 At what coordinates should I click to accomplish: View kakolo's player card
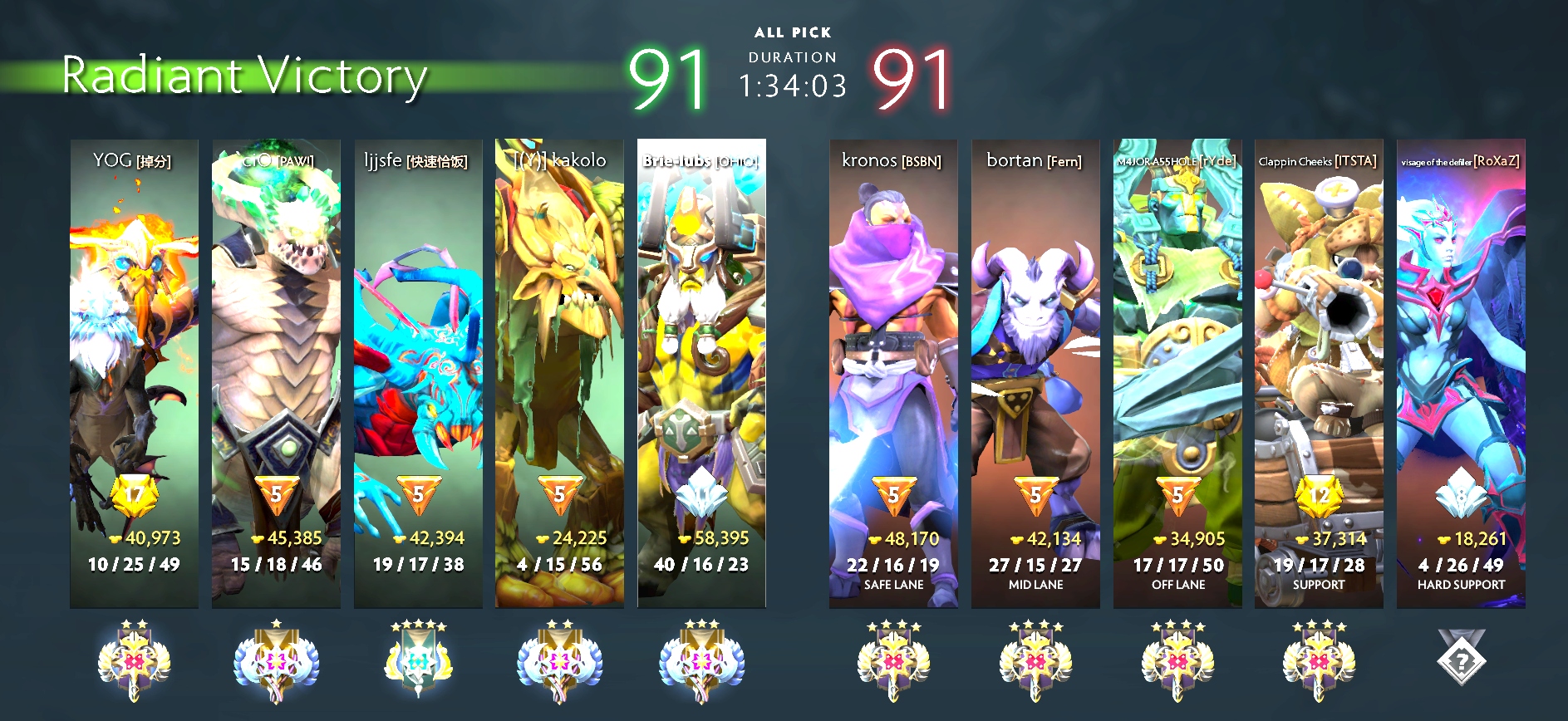pyautogui.click(x=559, y=374)
